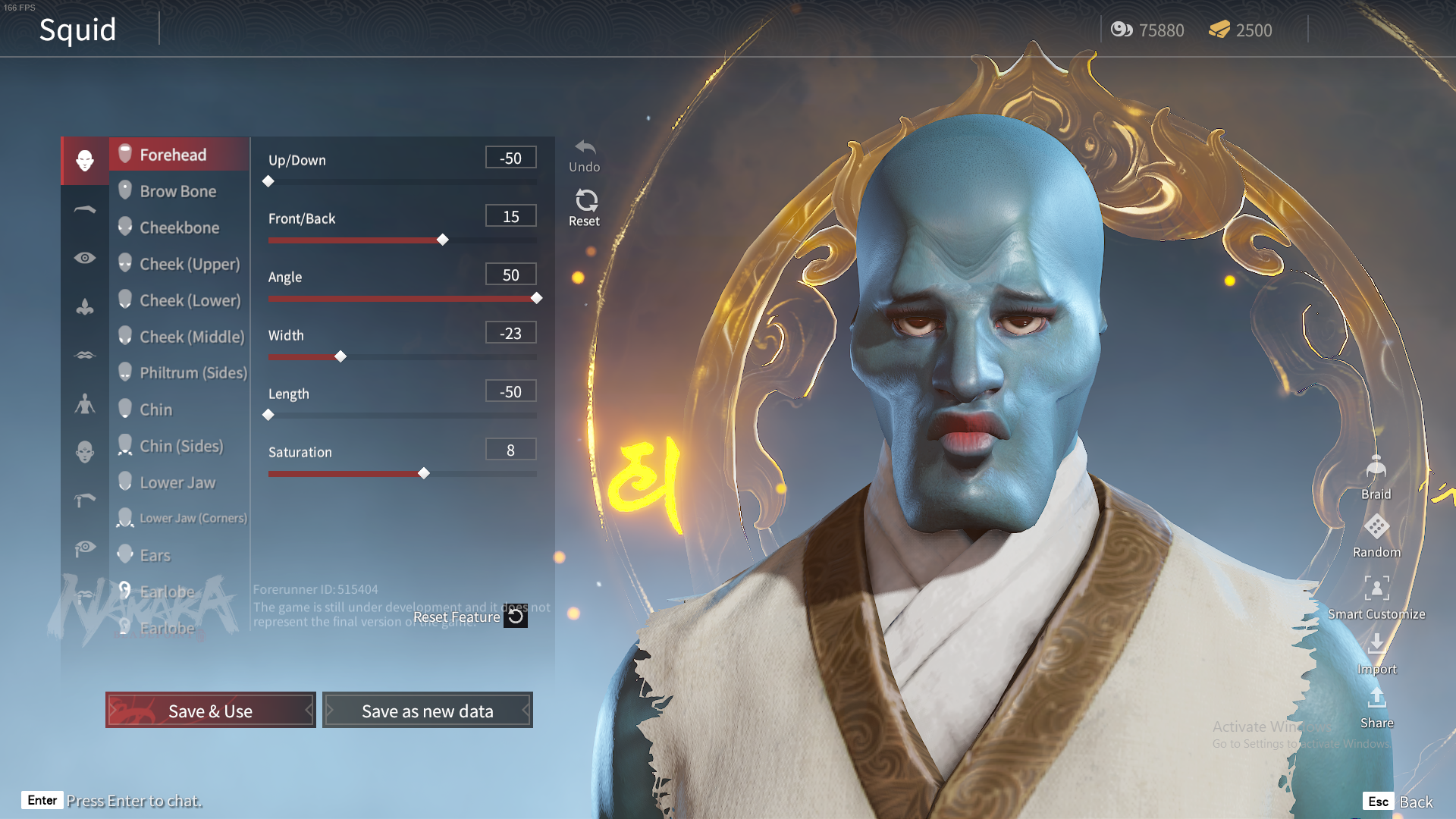Click Save & Use button

pos(210,711)
